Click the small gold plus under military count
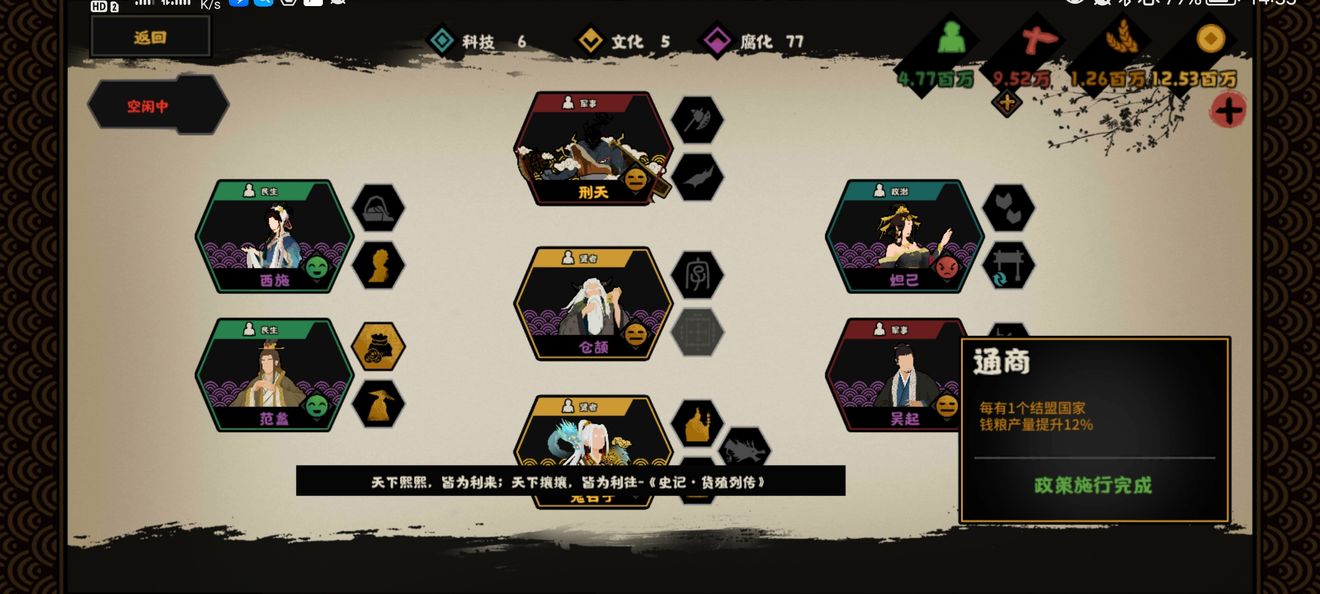This screenshot has height=594, width=1320. [x=1007, y=102]
